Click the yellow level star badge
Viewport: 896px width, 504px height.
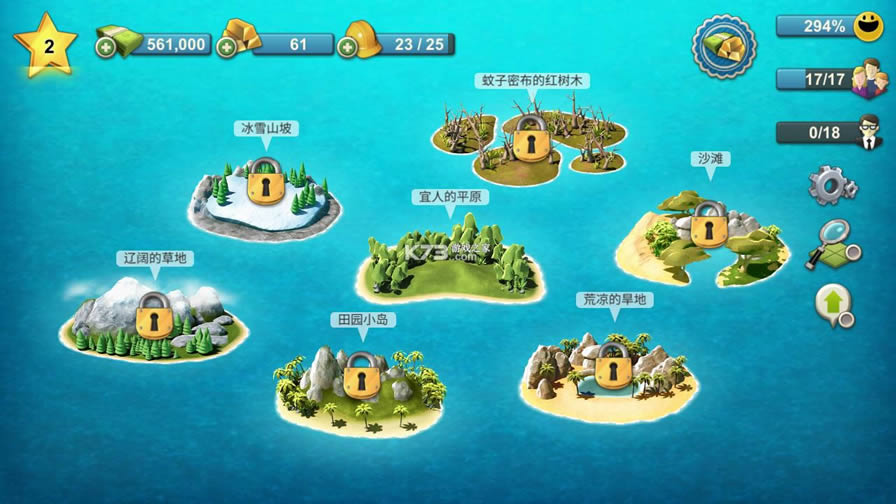(45, 45)
